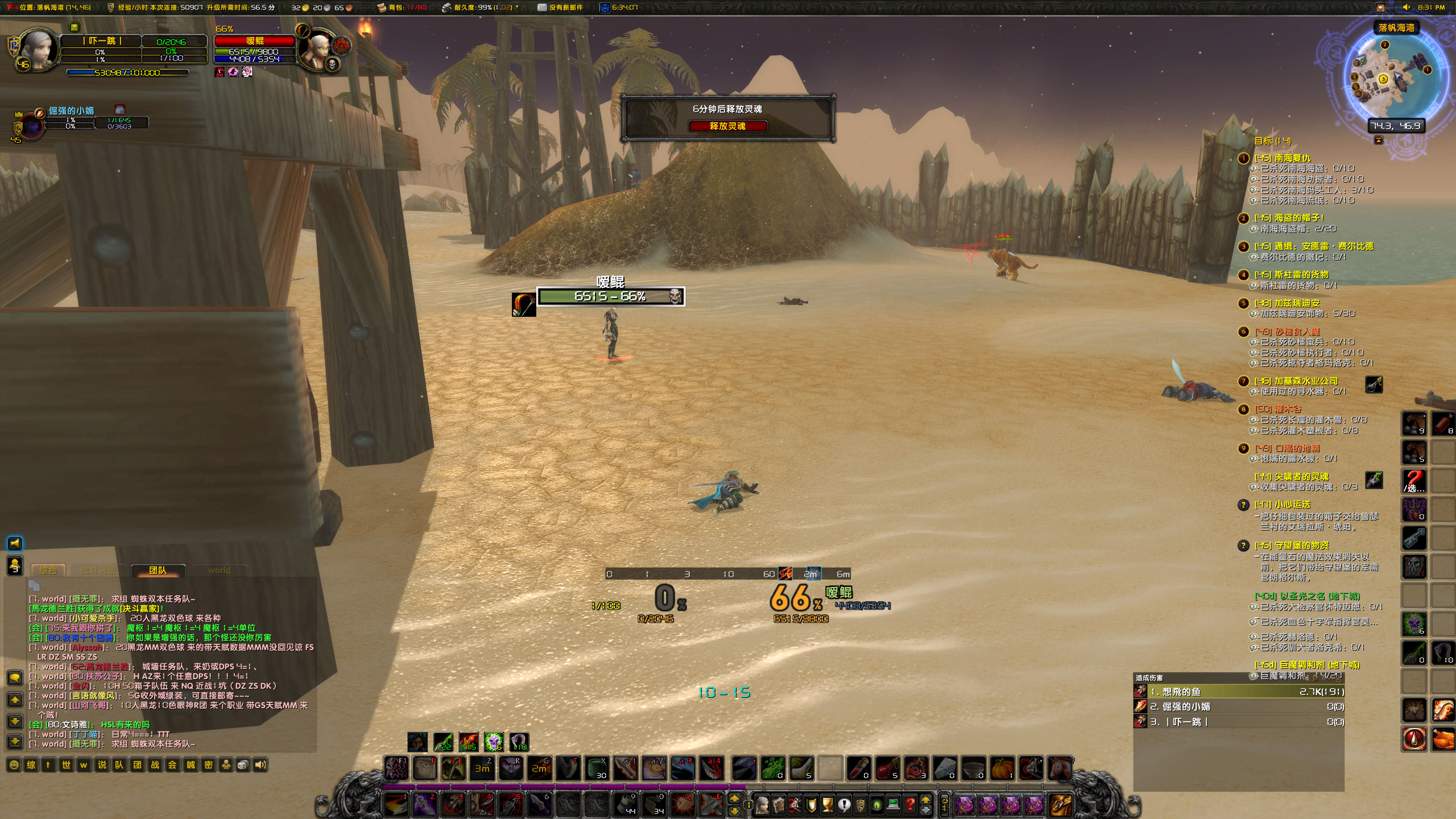Use the pumpkin item on action bar
1456x819 pixels.
[1002, 768]
